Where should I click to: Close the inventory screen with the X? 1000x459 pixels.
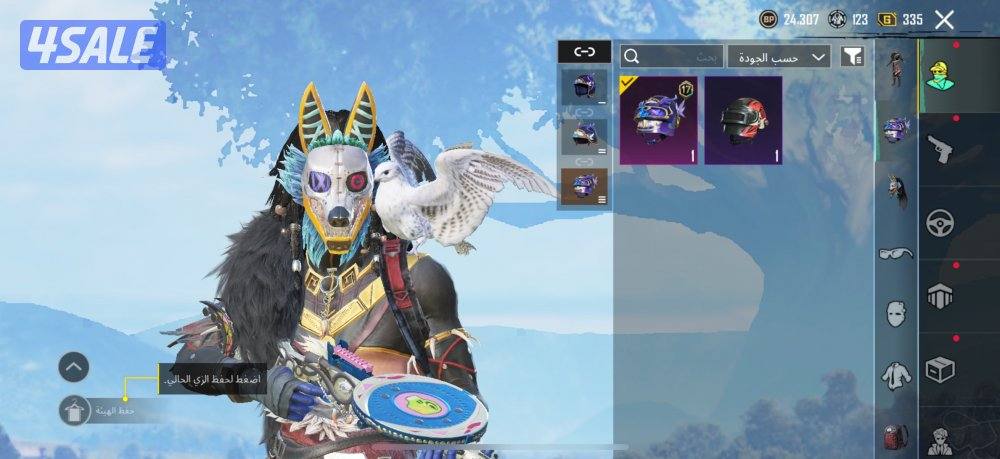click(944, 19)
